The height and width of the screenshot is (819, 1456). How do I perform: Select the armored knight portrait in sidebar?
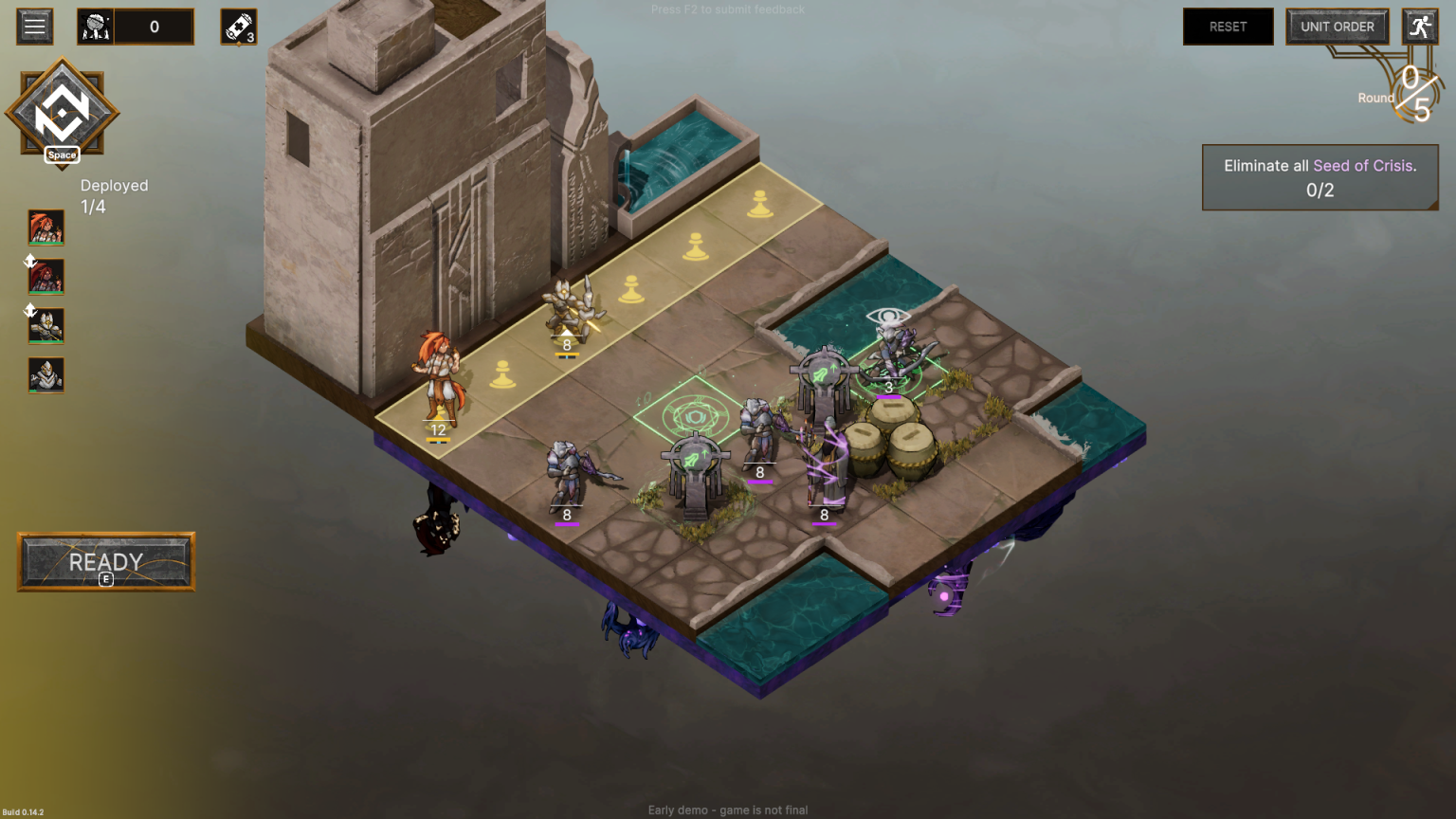pos(45,326)
